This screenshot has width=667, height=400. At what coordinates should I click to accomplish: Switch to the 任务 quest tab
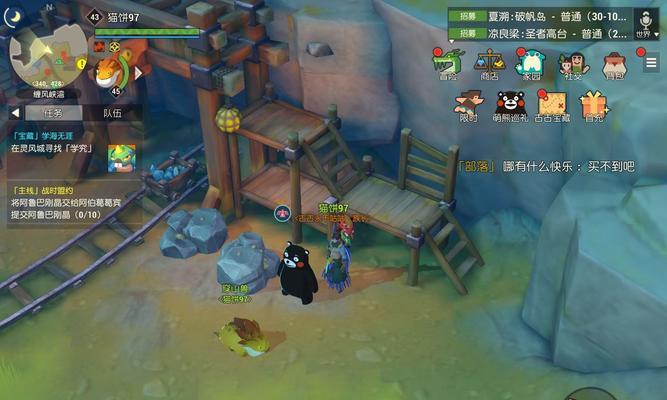pyautogui.click(x=52, y=113)
